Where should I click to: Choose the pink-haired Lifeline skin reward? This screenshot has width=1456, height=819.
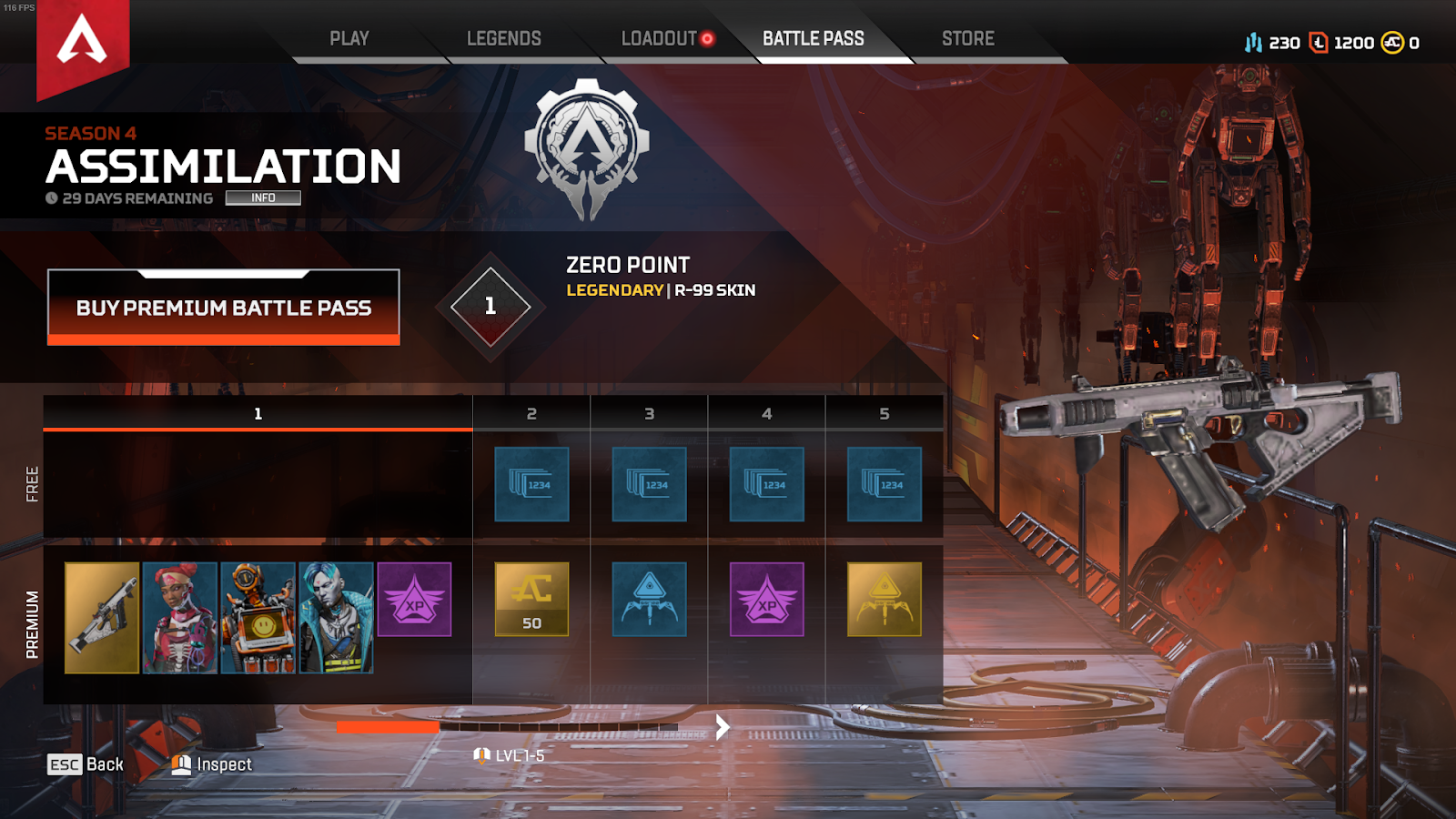click(180, 617)
